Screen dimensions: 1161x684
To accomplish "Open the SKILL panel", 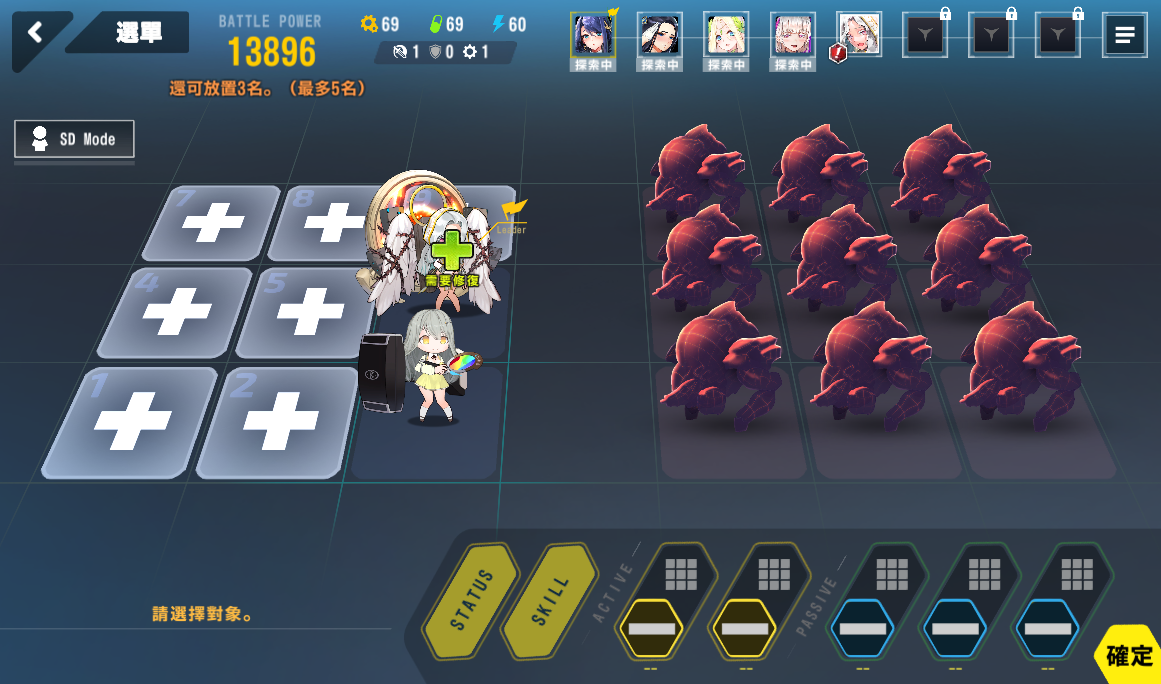I will click(x=551, y=598).
